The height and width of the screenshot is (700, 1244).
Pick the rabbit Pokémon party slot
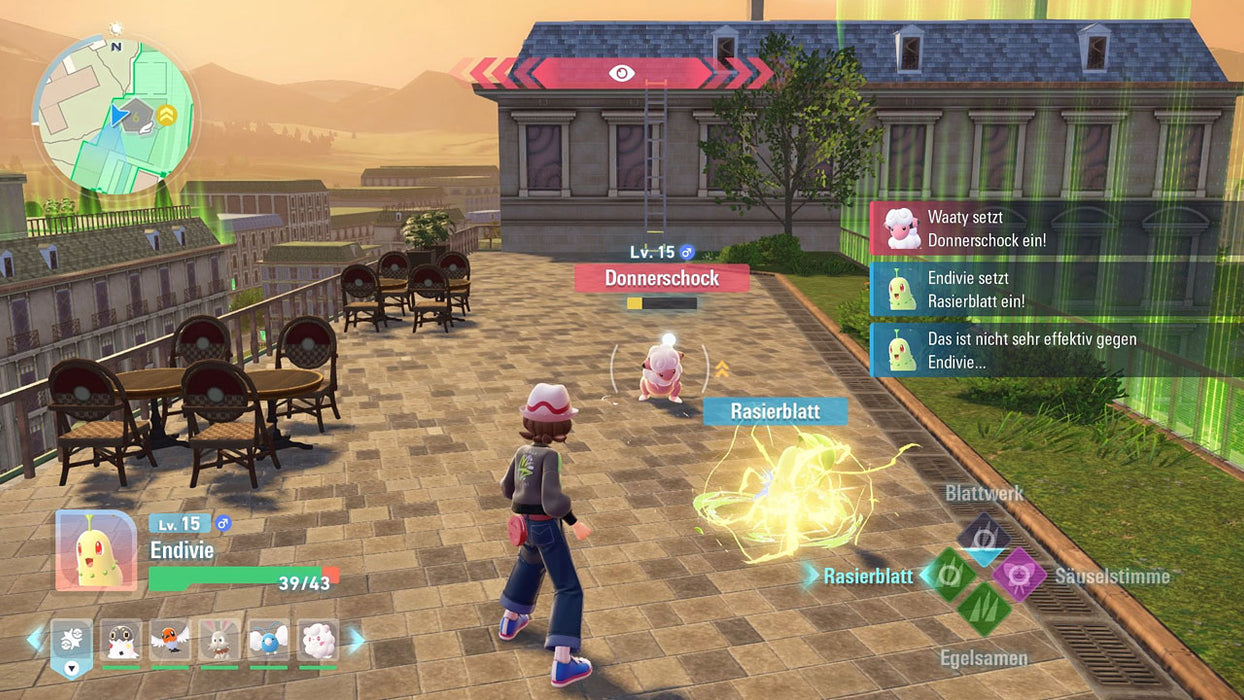219,640
